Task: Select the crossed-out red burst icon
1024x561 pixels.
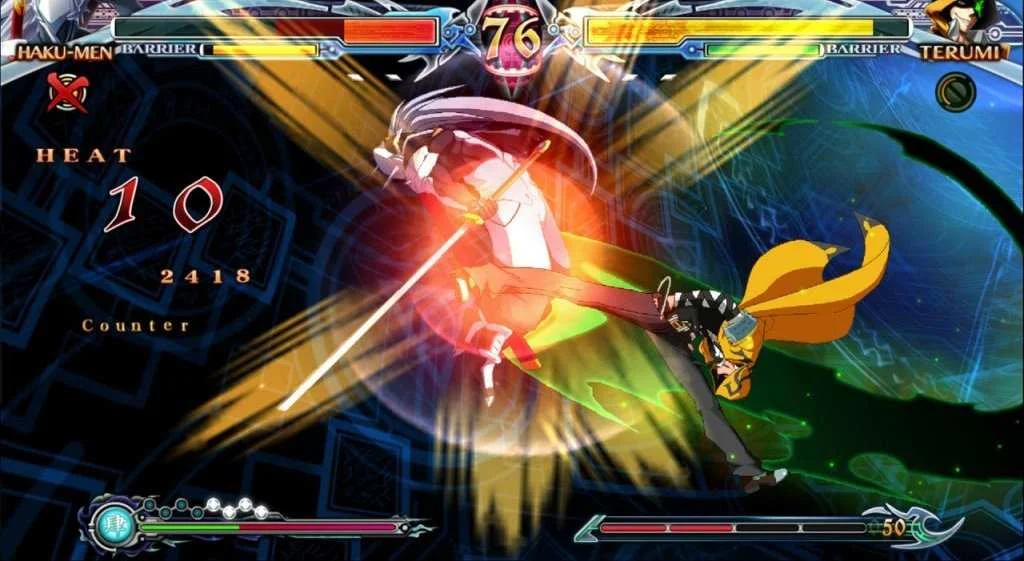Action: tap(68, 92)
